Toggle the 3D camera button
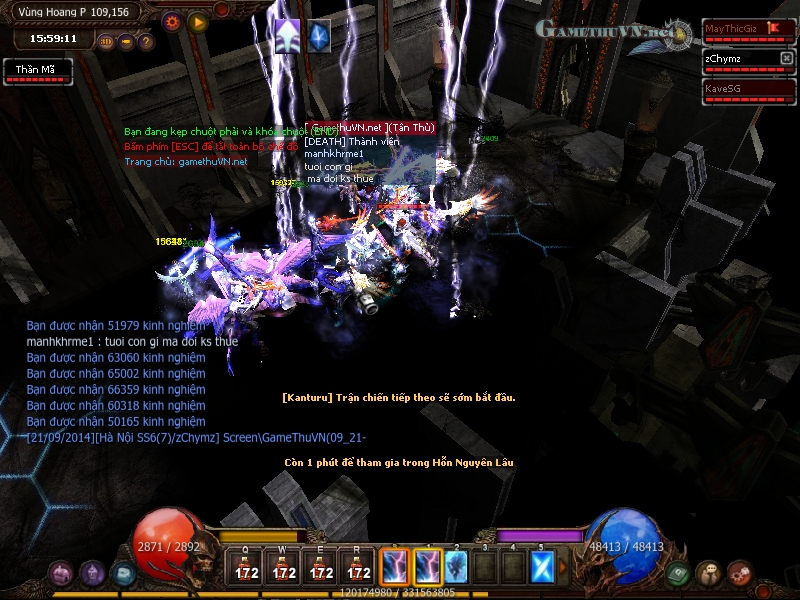800x600 pixels. pos(107,42)
